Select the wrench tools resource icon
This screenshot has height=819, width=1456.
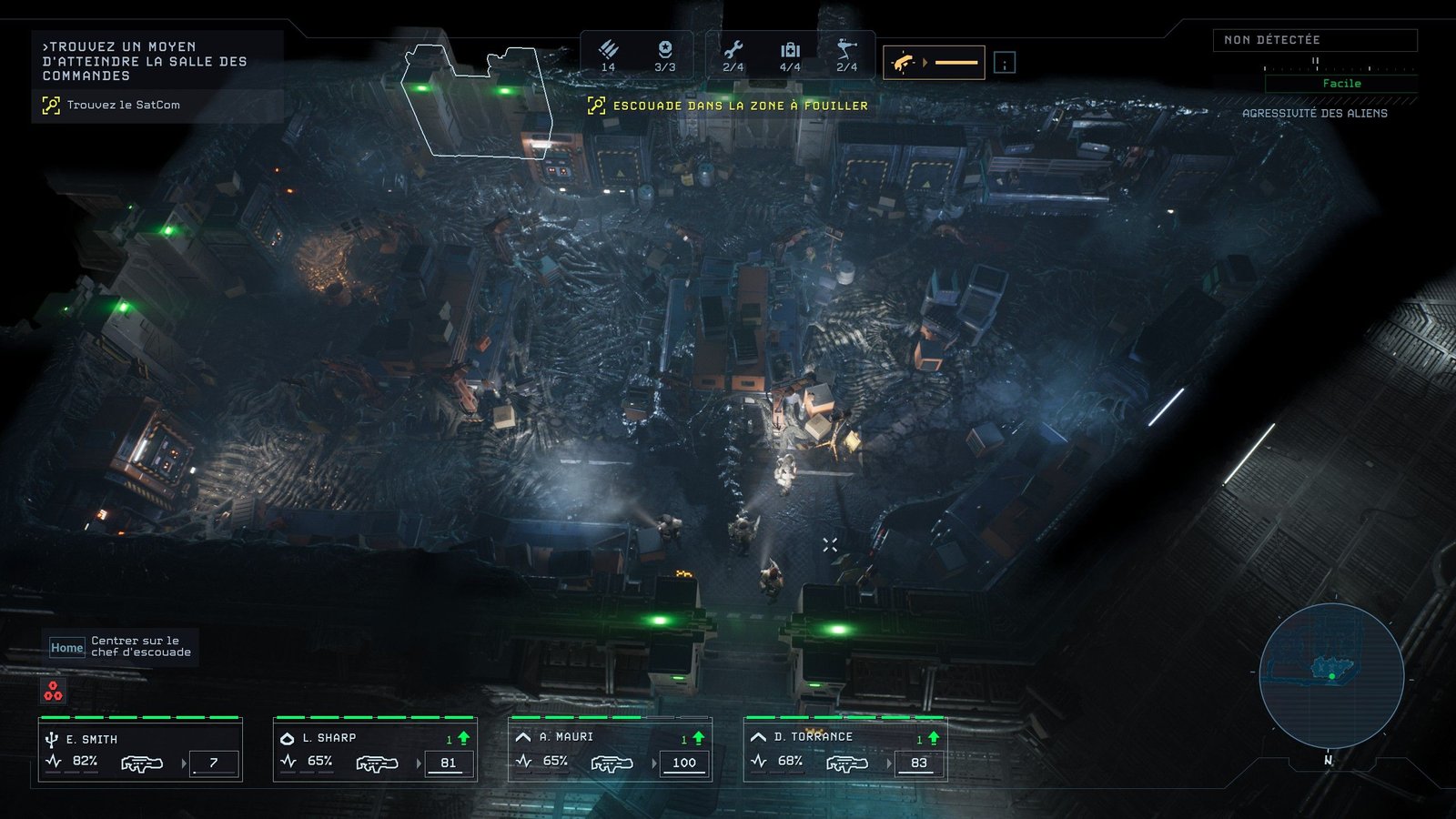[733, 50]
